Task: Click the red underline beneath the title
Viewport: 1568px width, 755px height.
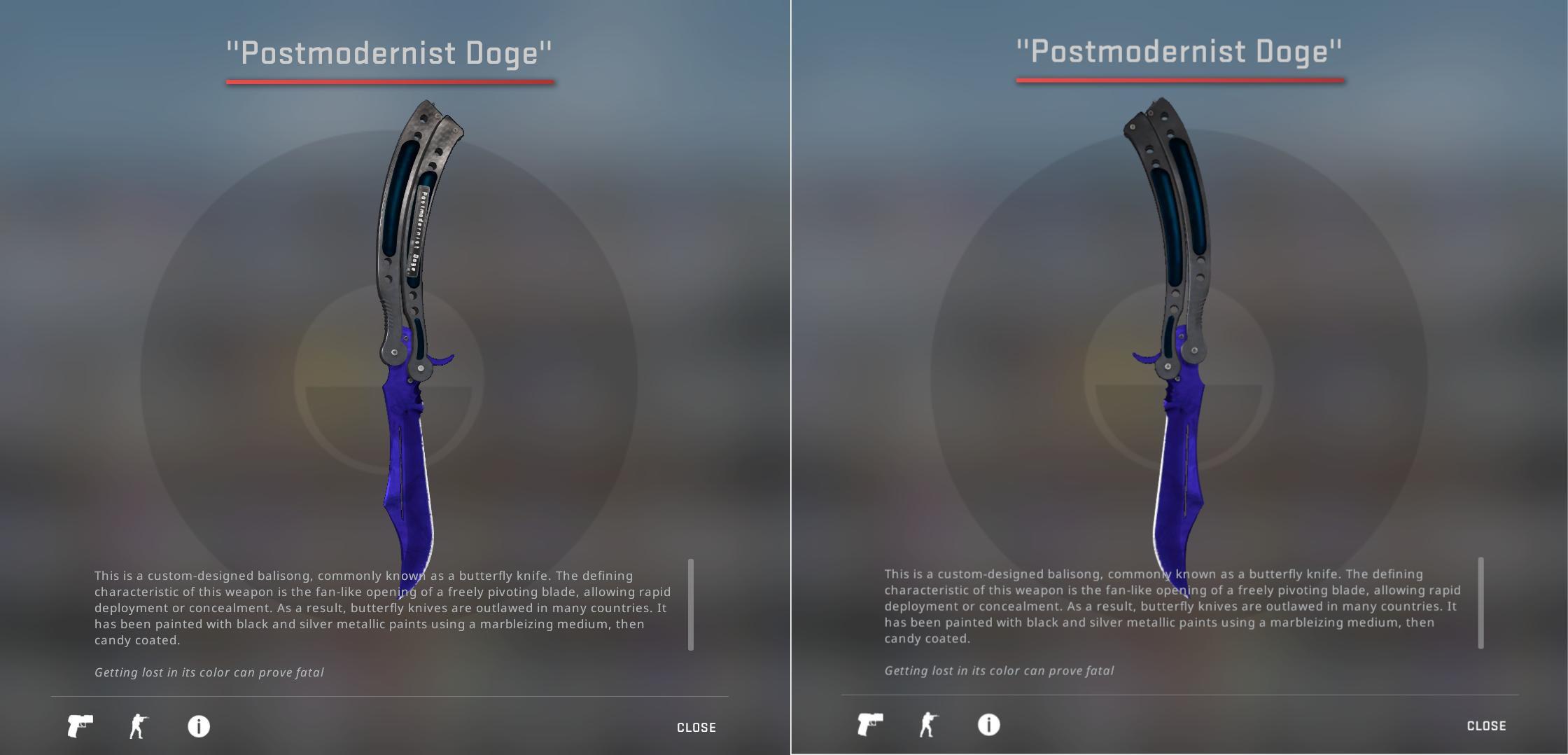Action: (x=391, y=83)
